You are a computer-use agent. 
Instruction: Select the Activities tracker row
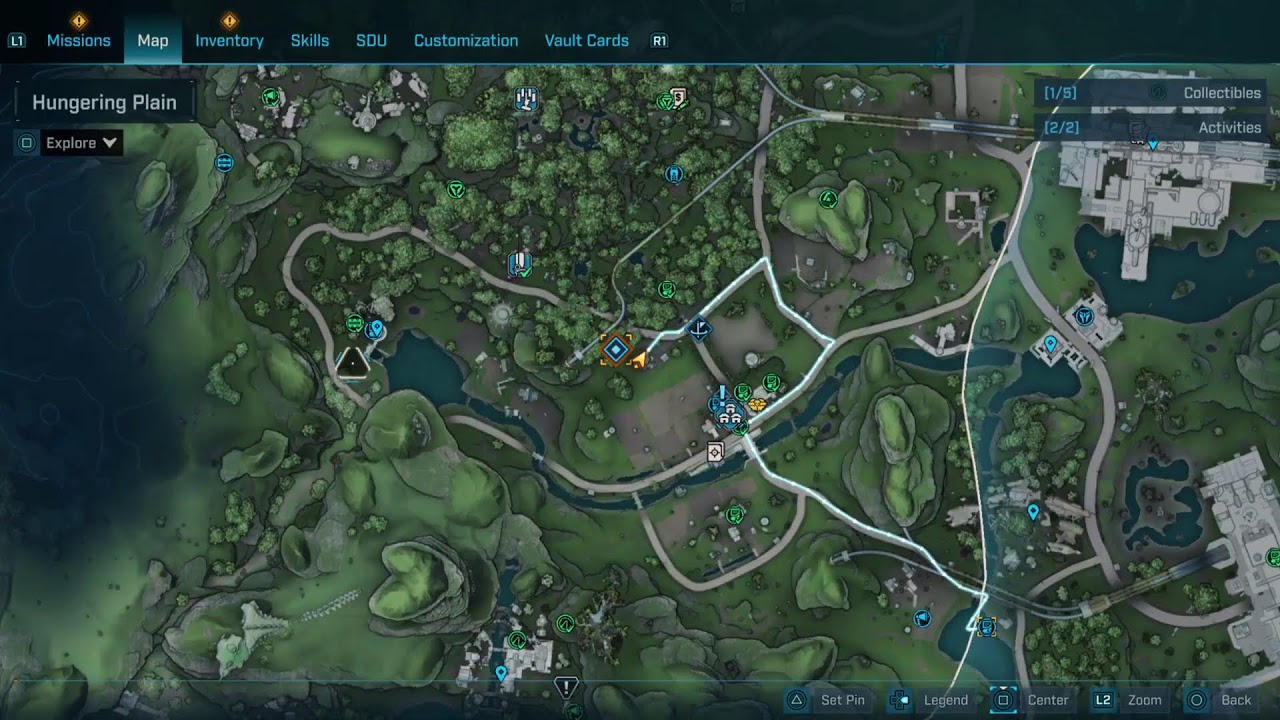(x=1152, y=128)
